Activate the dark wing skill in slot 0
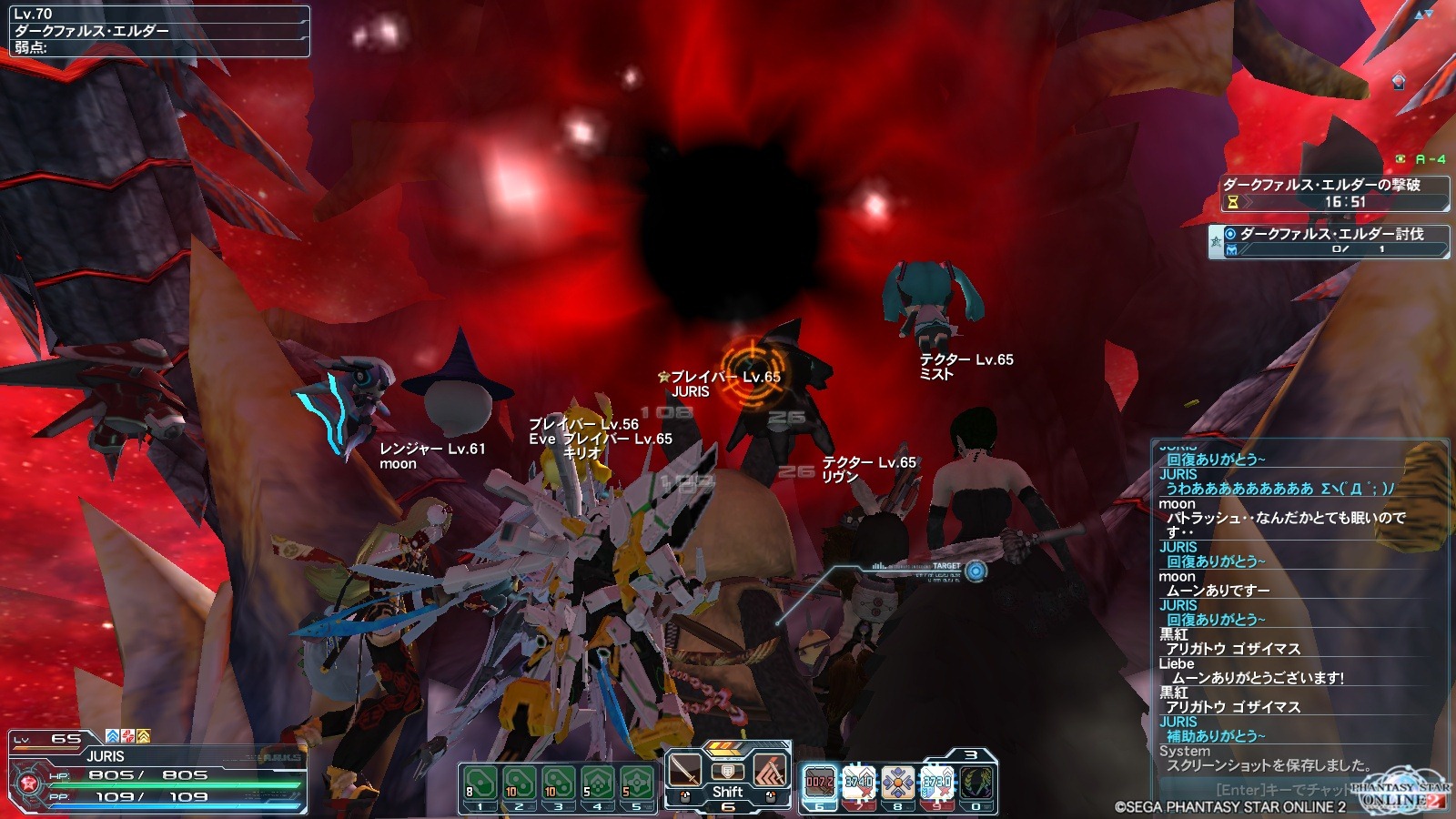 point(976,783)
